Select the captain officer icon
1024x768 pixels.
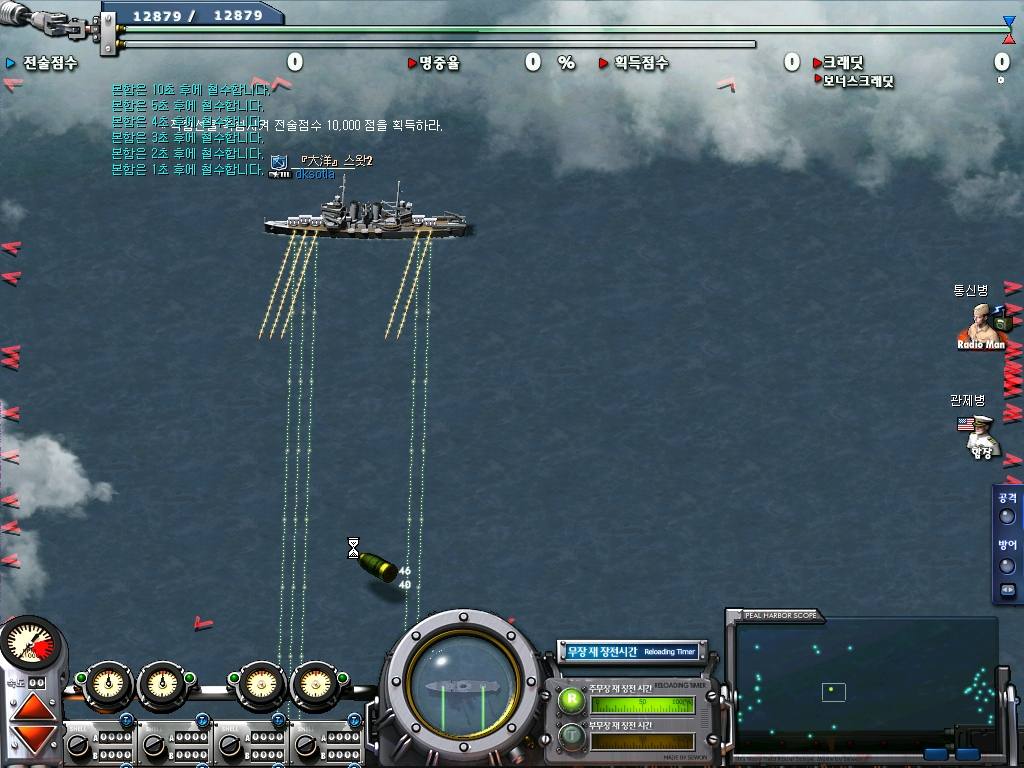(x=981, y=437)
